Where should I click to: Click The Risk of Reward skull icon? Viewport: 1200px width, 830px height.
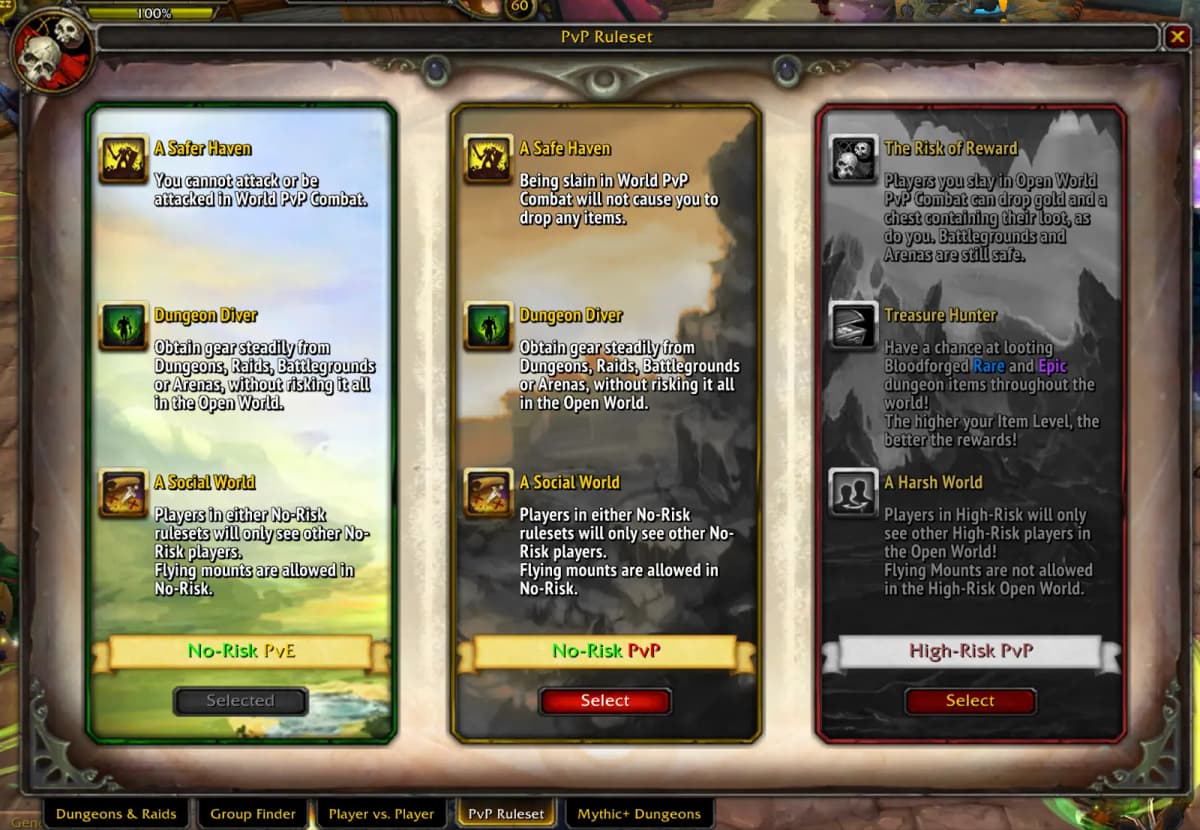(853, 159)
